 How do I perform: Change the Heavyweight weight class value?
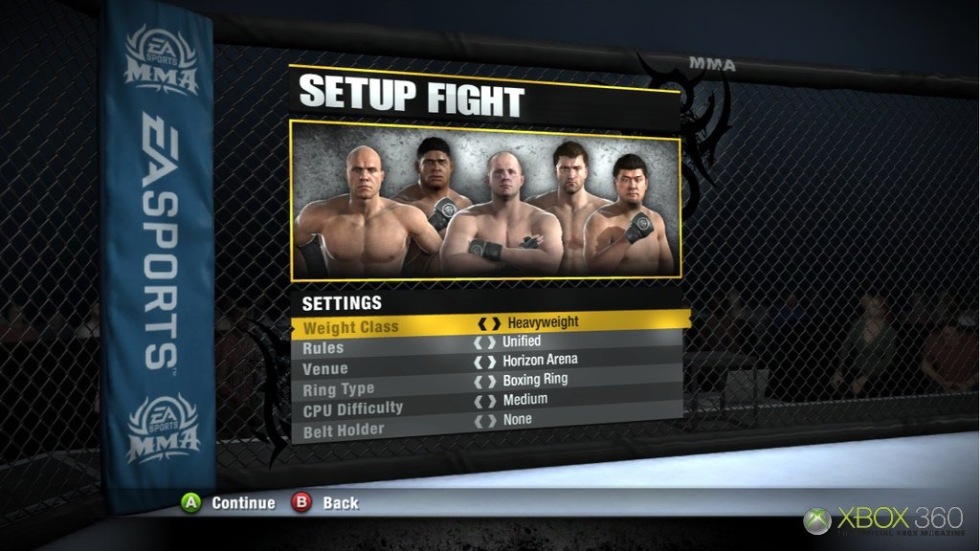click(542, 323)
